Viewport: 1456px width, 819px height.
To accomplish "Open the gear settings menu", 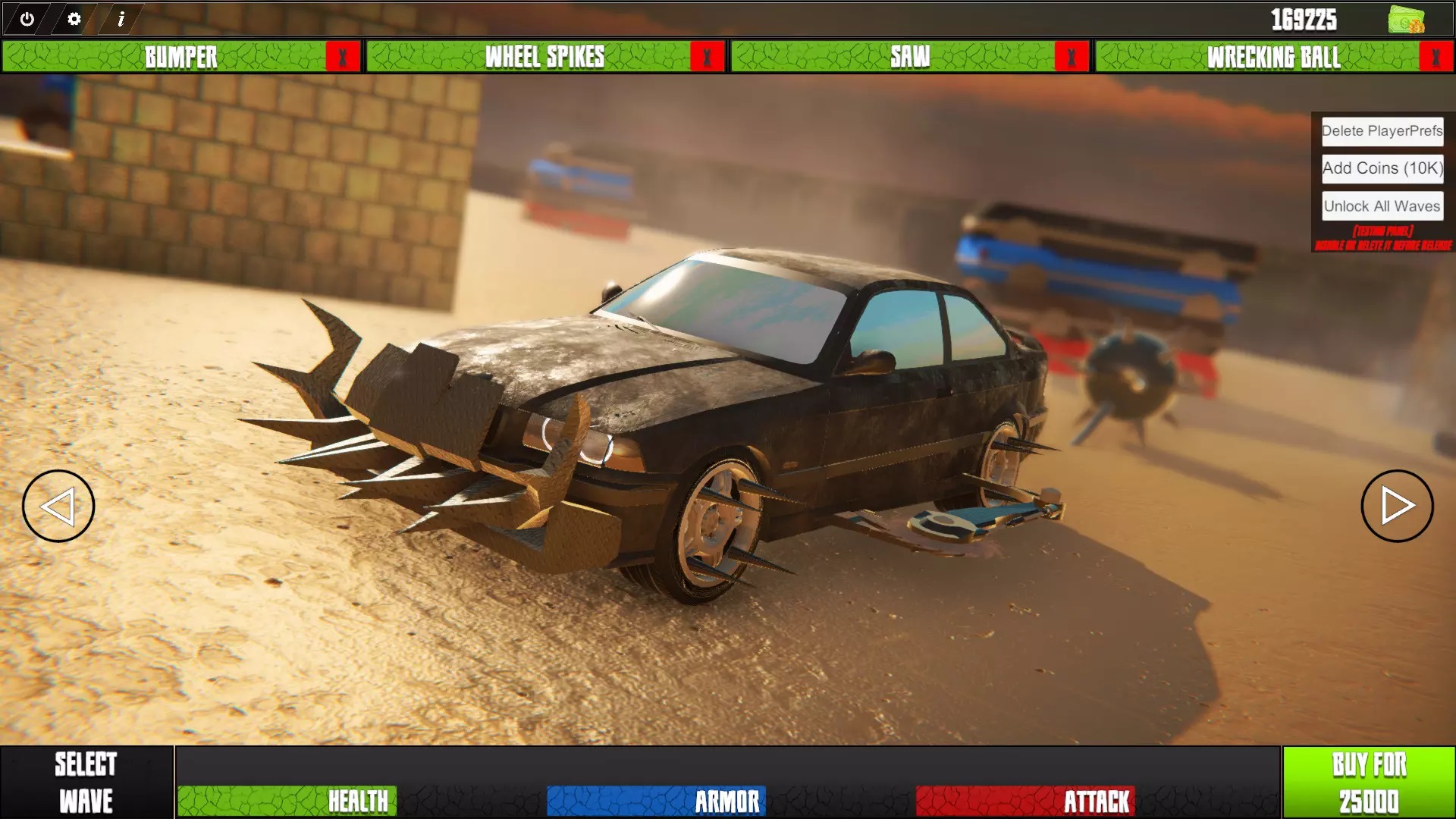I will [x=74, y=19].
